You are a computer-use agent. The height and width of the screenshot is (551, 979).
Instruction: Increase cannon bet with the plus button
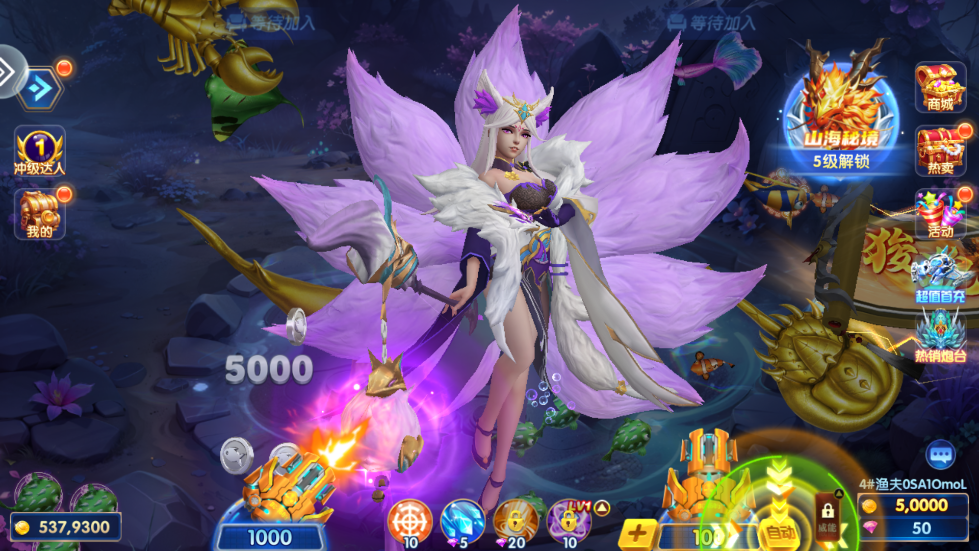[x=638, y=534]
